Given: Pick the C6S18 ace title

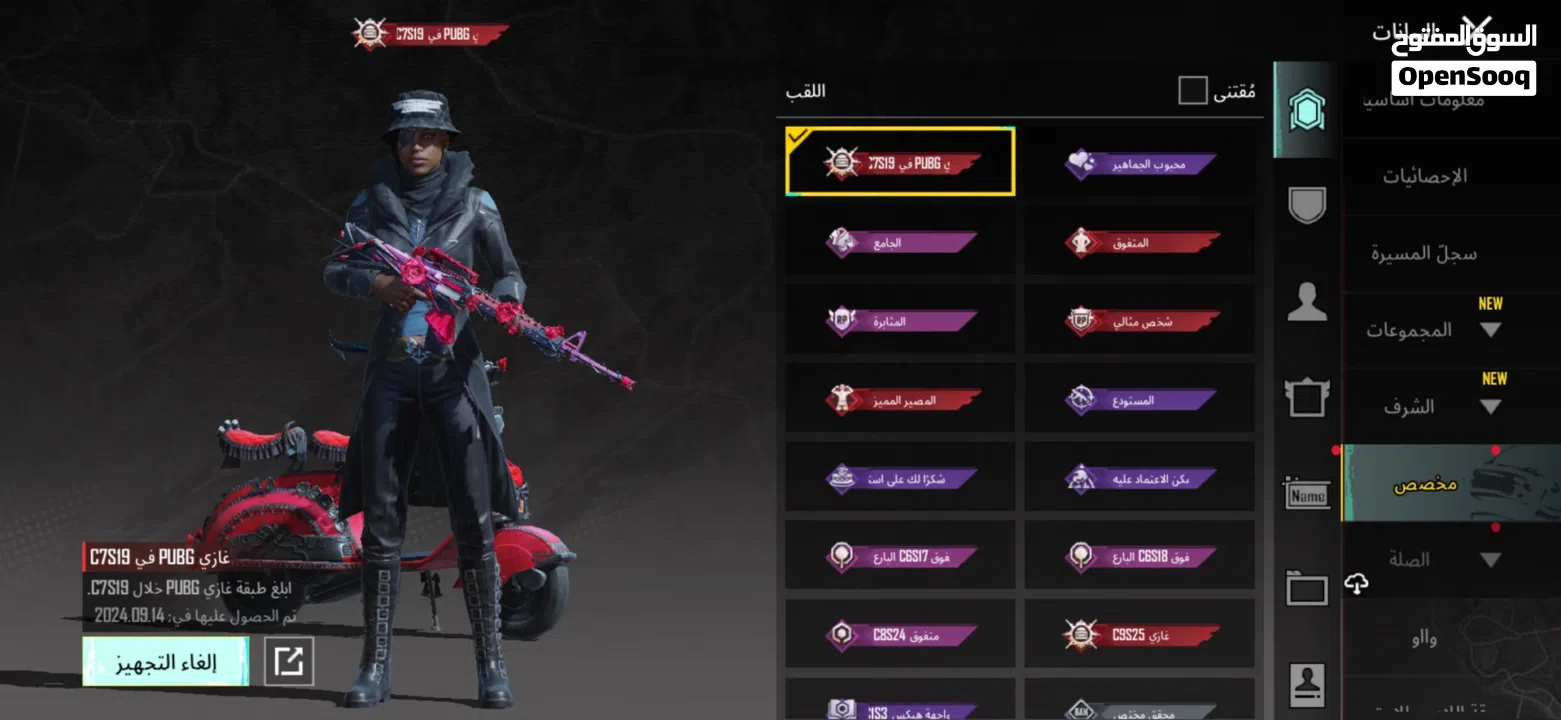Looking at the screenshot, I should pyautogui.click(x=1139, y=556).
